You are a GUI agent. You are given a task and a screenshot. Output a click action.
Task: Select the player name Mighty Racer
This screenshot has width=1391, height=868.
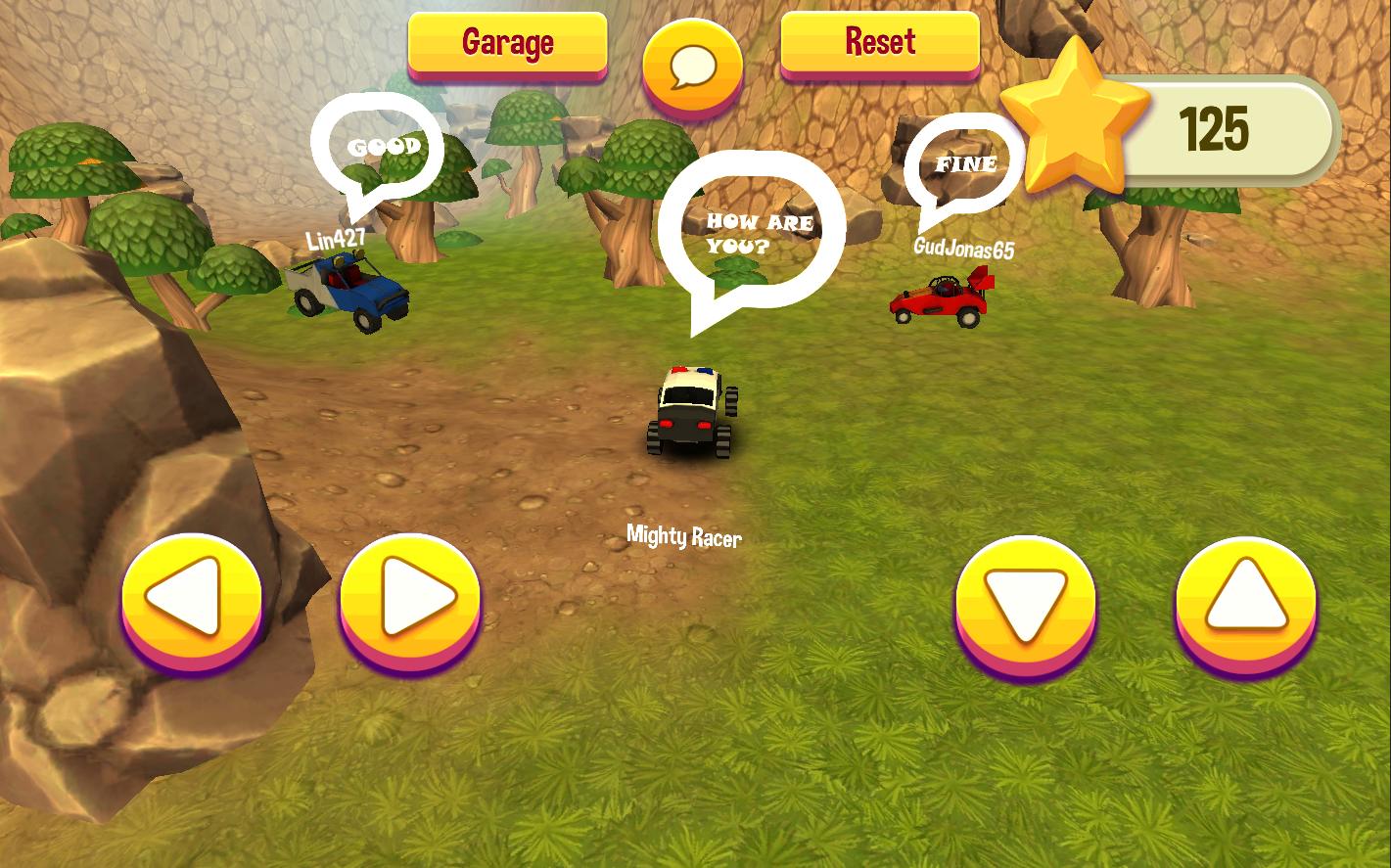[685, 536]
